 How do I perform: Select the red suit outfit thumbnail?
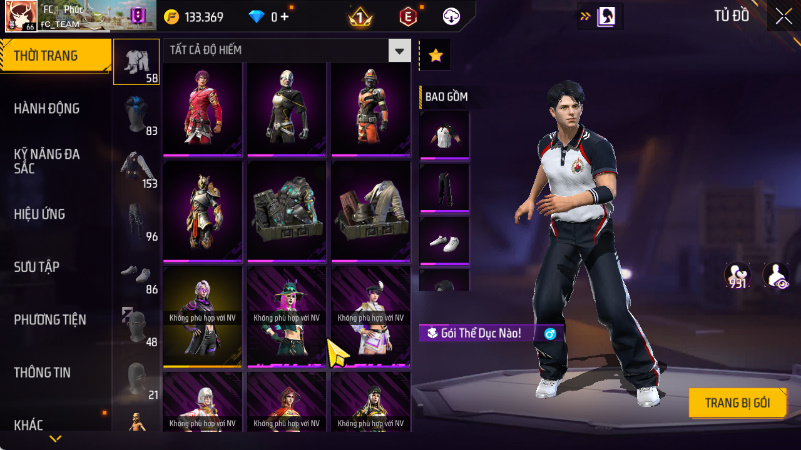click(x=202, y=108)
